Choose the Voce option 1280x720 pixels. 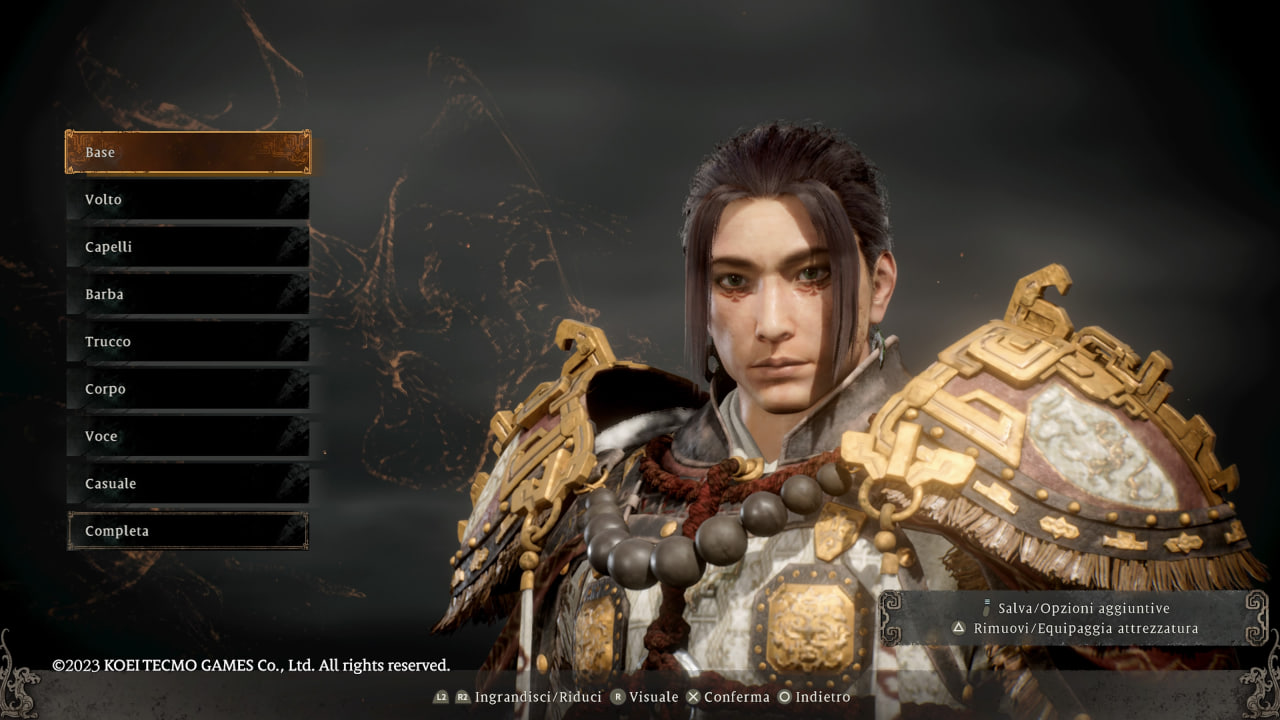click(x=188, y=436)
